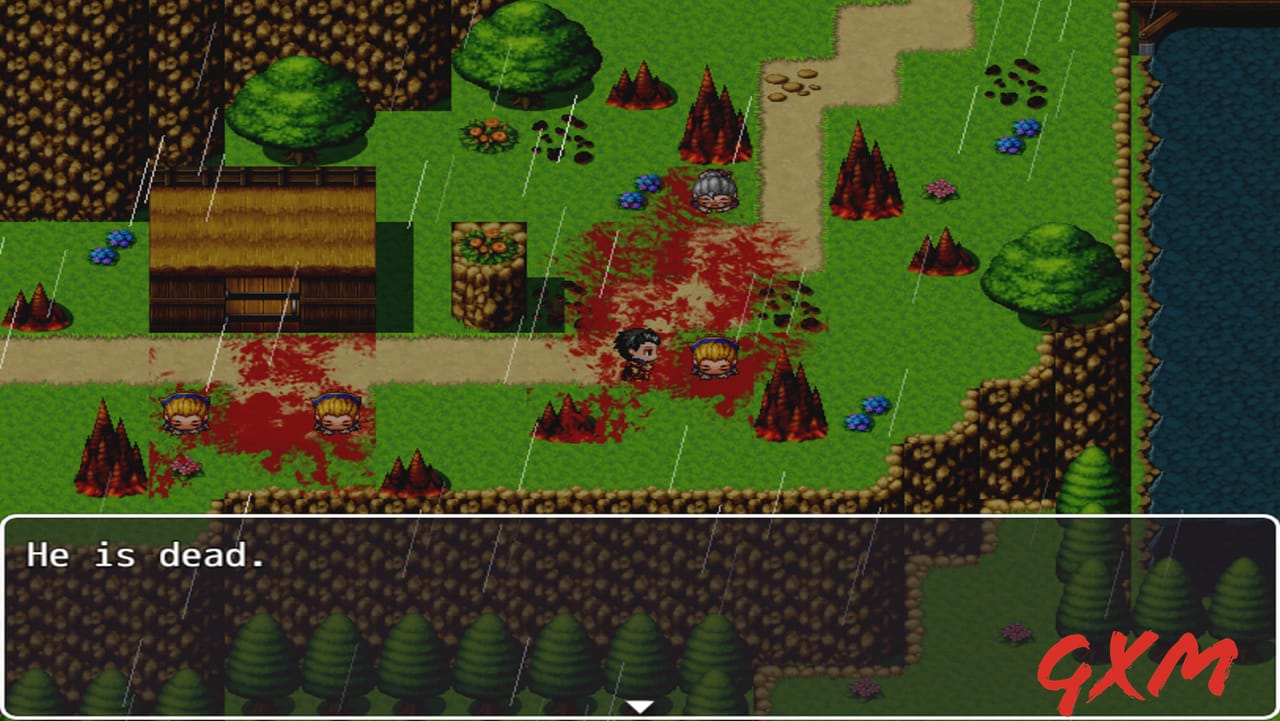Click the left fallen blonde girl sprite
1280x721 pixels.
(x=185, y=413)
